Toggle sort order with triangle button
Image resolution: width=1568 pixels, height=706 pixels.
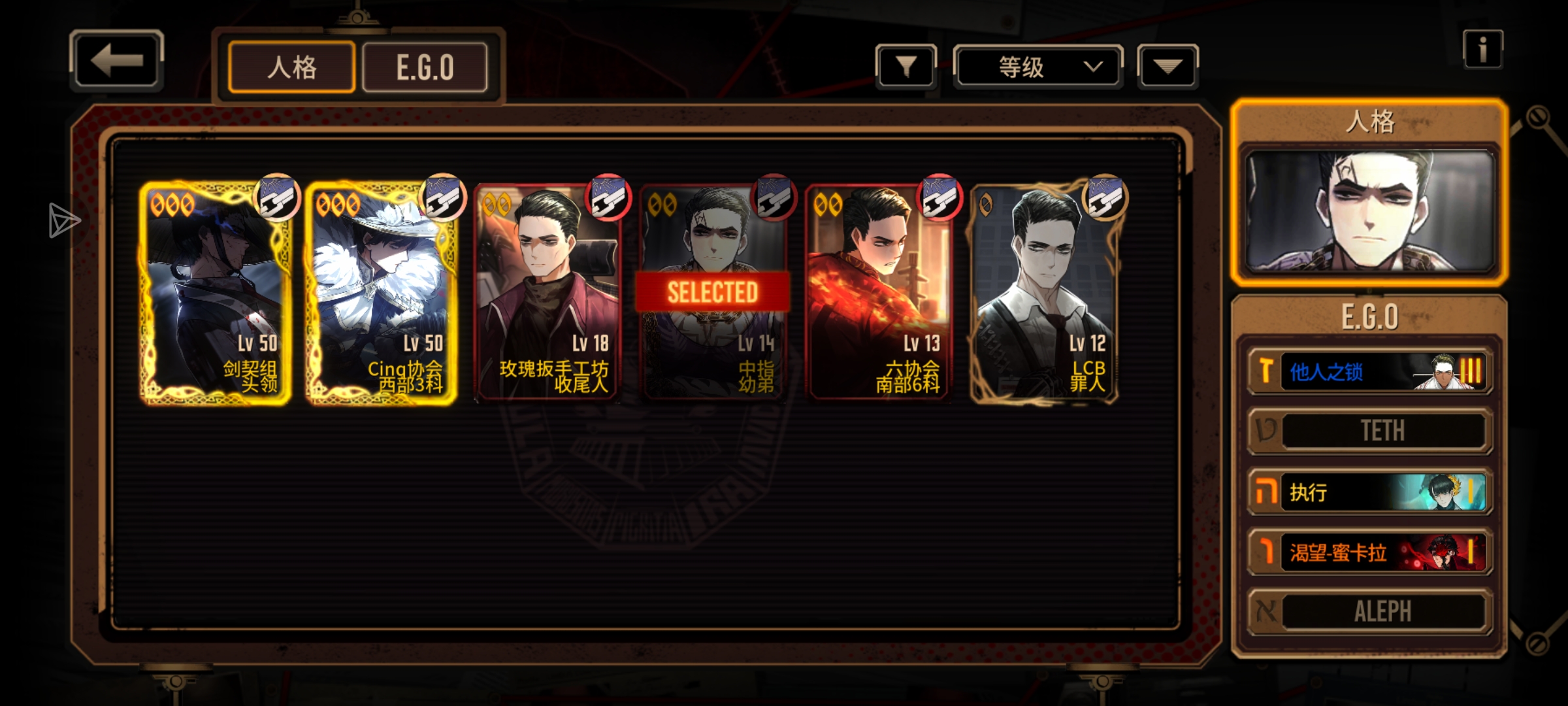pos(1168,66)
